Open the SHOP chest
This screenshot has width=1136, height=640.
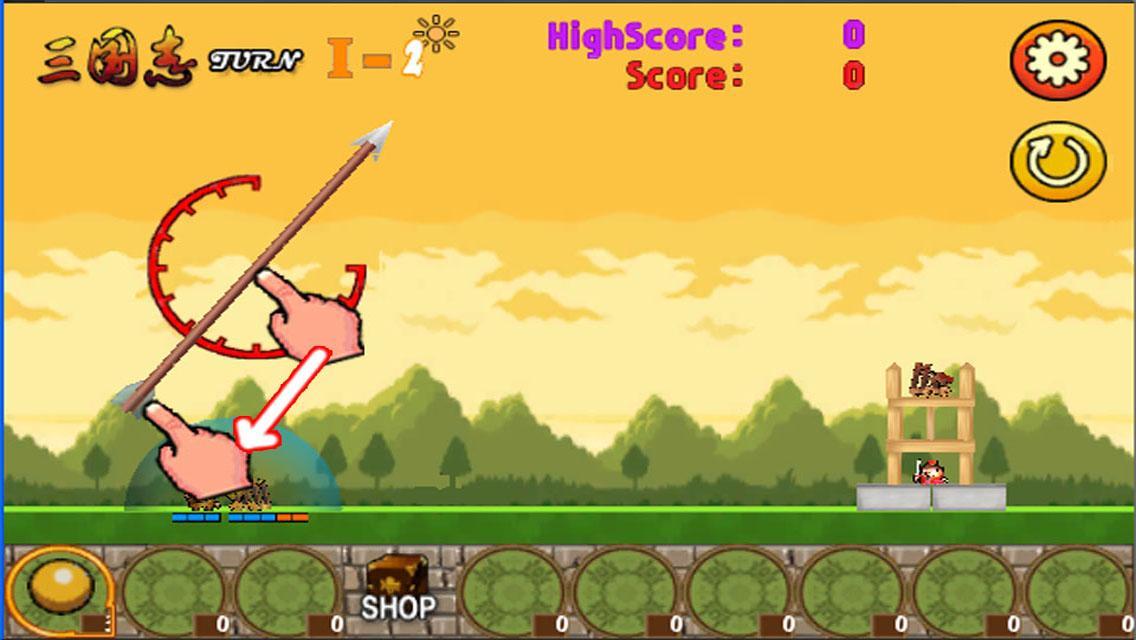[x=397, y=589]
